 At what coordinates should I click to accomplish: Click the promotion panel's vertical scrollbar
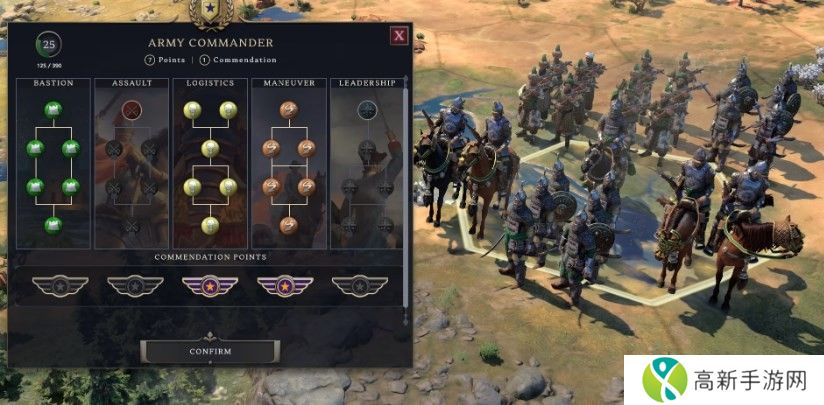pos(406,190)
